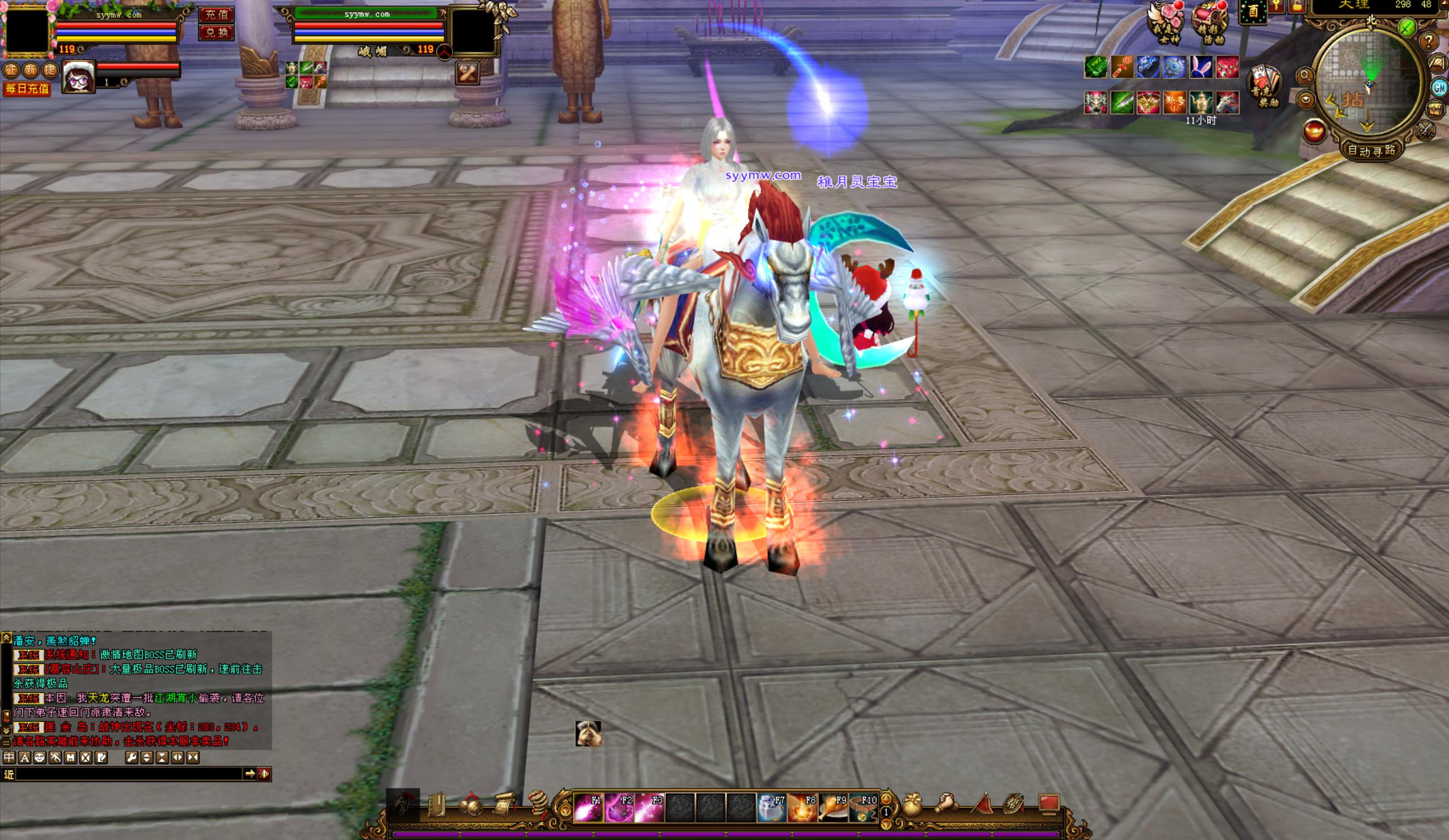Screen dimensions: 1449x840
Task: Open the crossed swords button near minimap
Action: click(1426, 130)
